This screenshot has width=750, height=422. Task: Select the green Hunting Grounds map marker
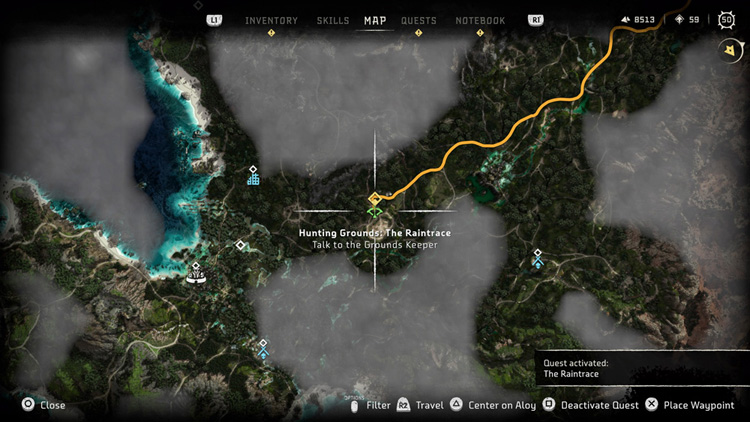[x=374, y=211]
